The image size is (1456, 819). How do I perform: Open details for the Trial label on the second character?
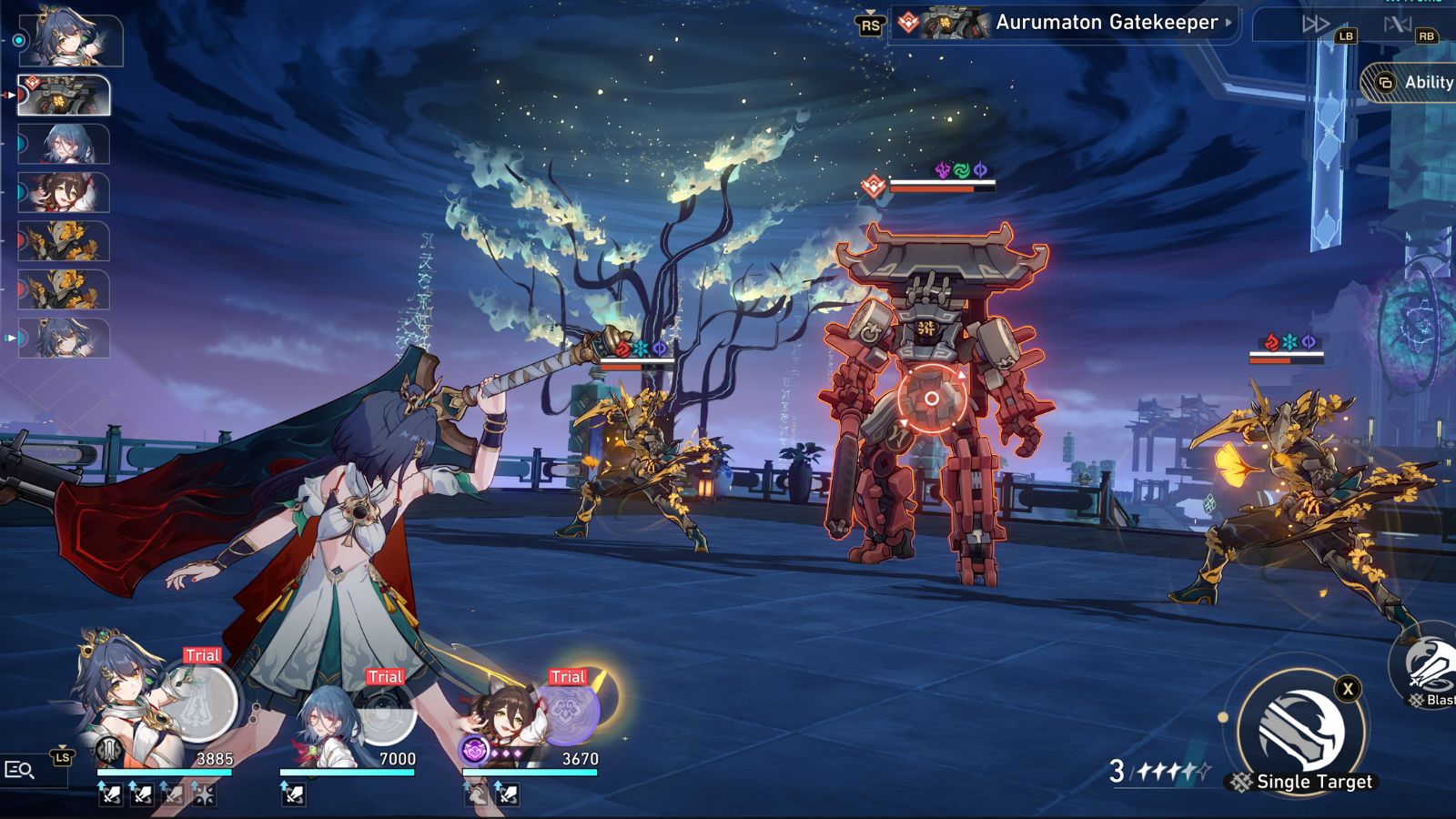tap(385, 676)
